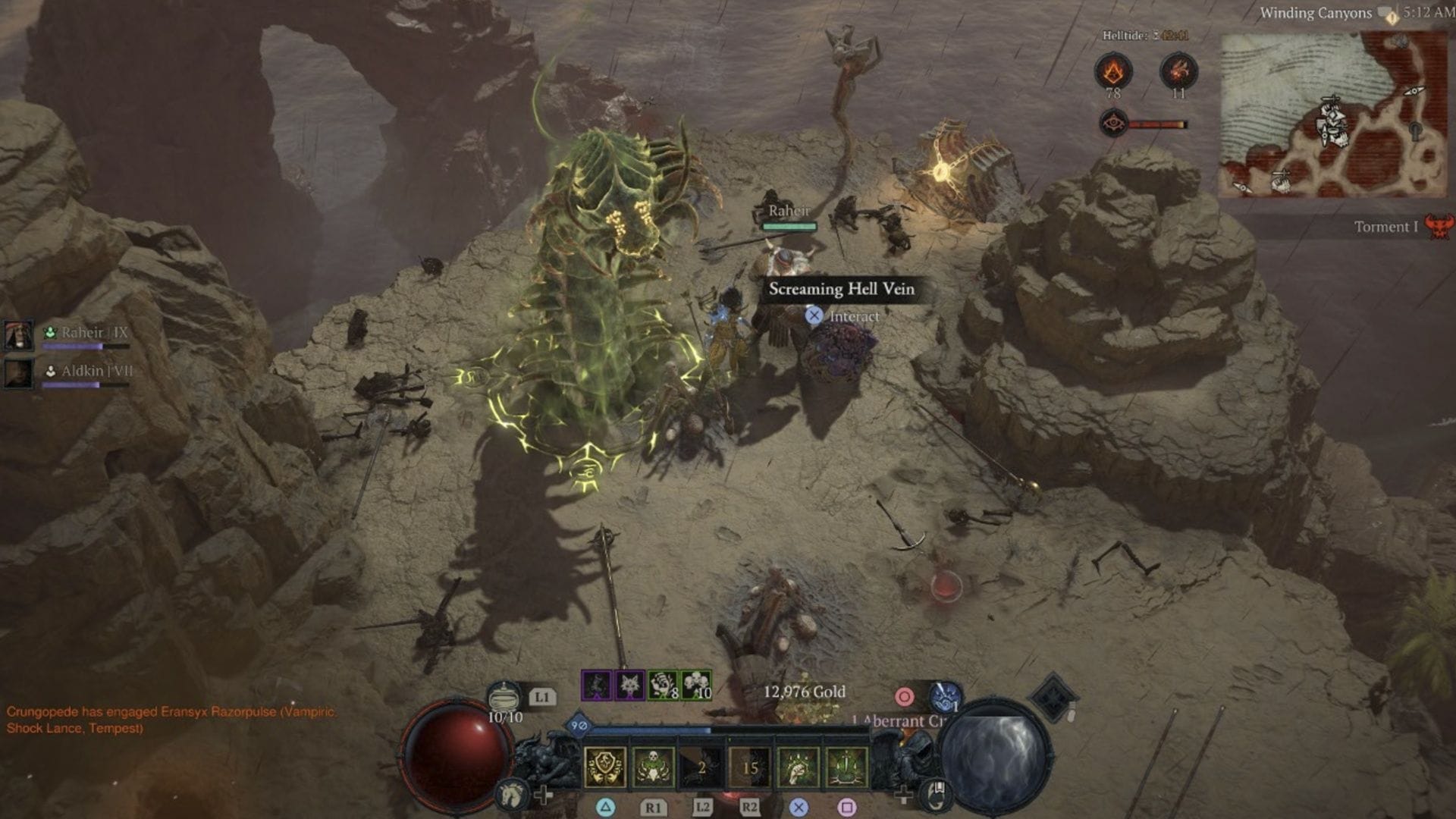Activate the skull and claws skill
Image resolution: width=1456 pixels, height=819 pixels.
(653, 767)
